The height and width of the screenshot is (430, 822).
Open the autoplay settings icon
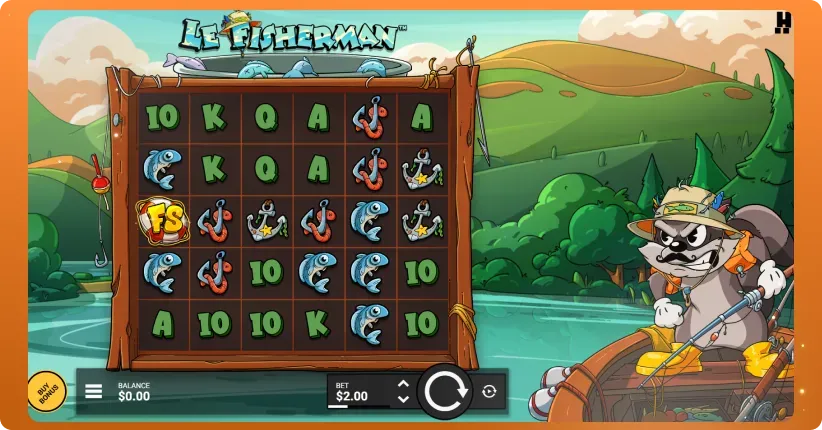[489, 391]
